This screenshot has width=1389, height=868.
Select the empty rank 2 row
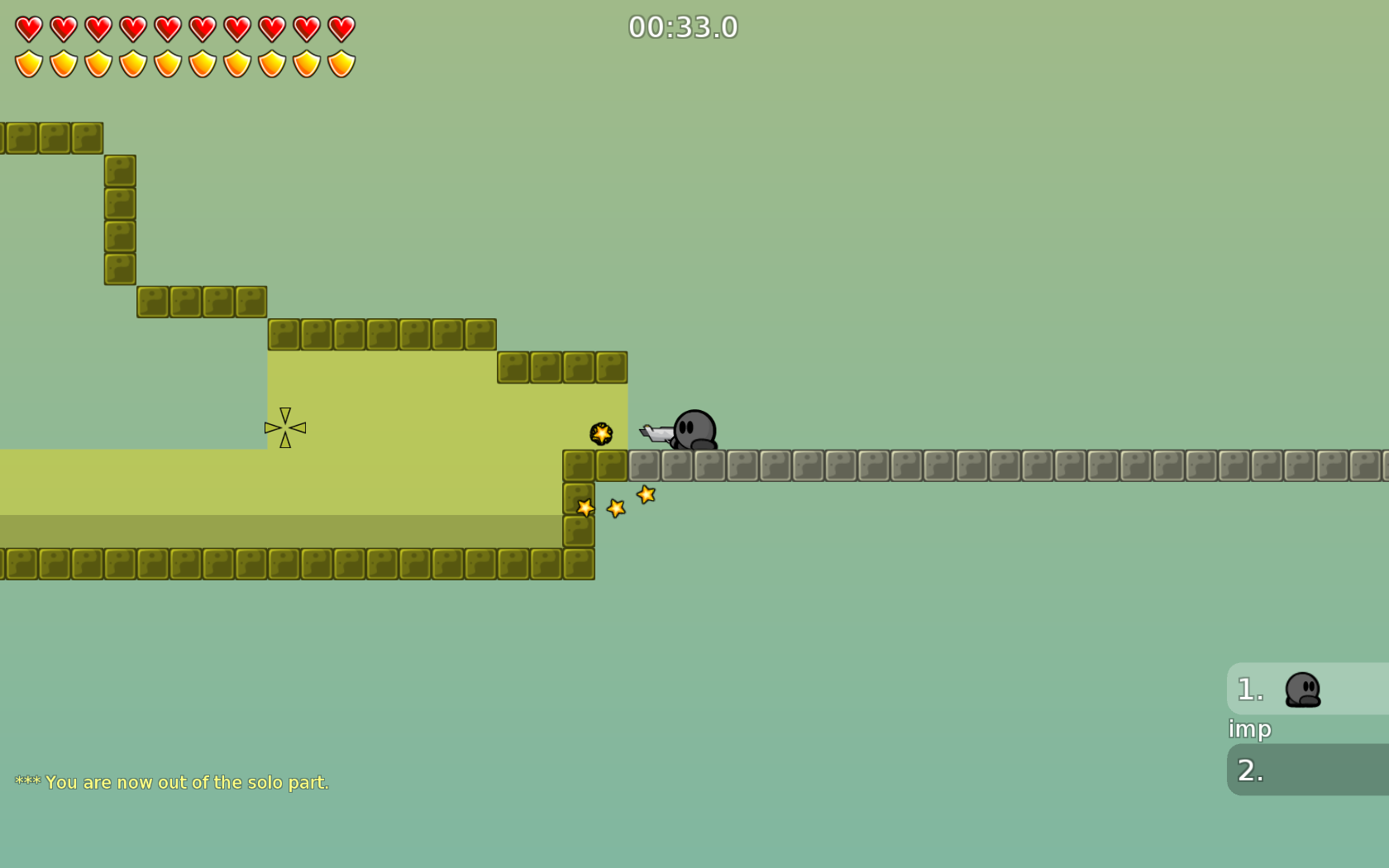pyautogui.click(x=1308, y=770)
